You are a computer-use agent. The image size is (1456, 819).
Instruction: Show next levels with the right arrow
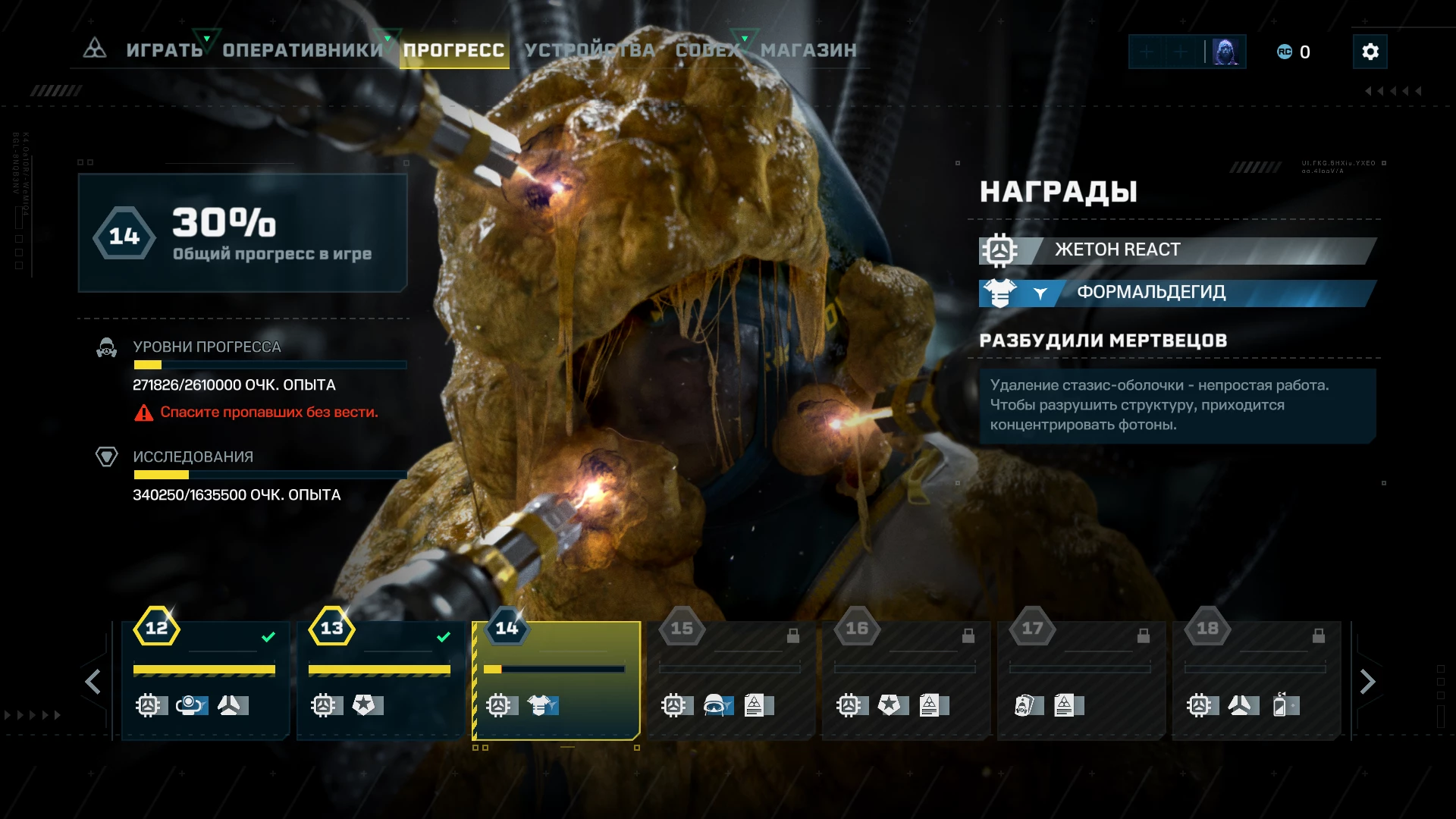(1367, 682)
